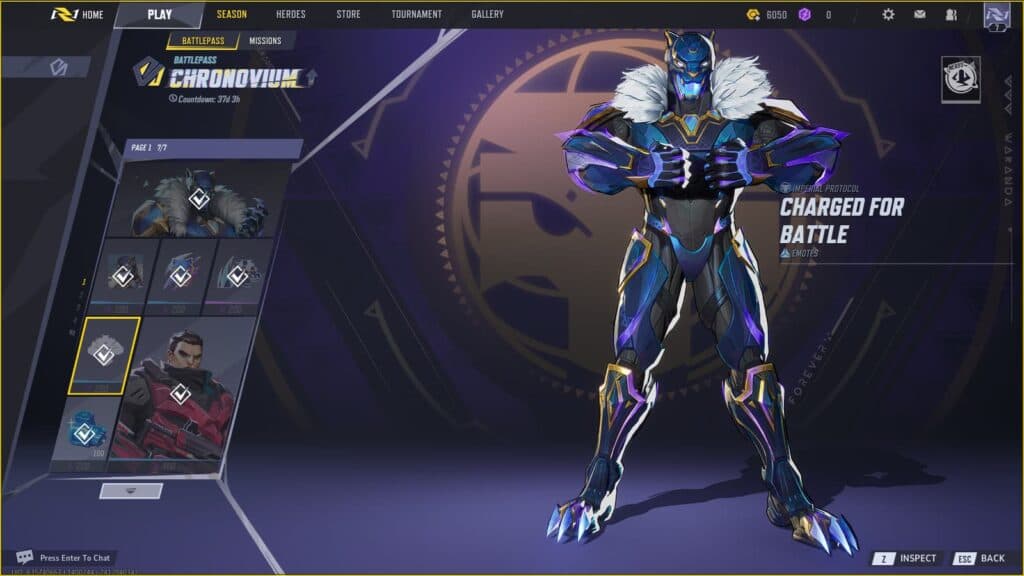Open the Heroes menu
Image resolution: width=1024 pixels, height=576 pixels.
tap(291, 15)
